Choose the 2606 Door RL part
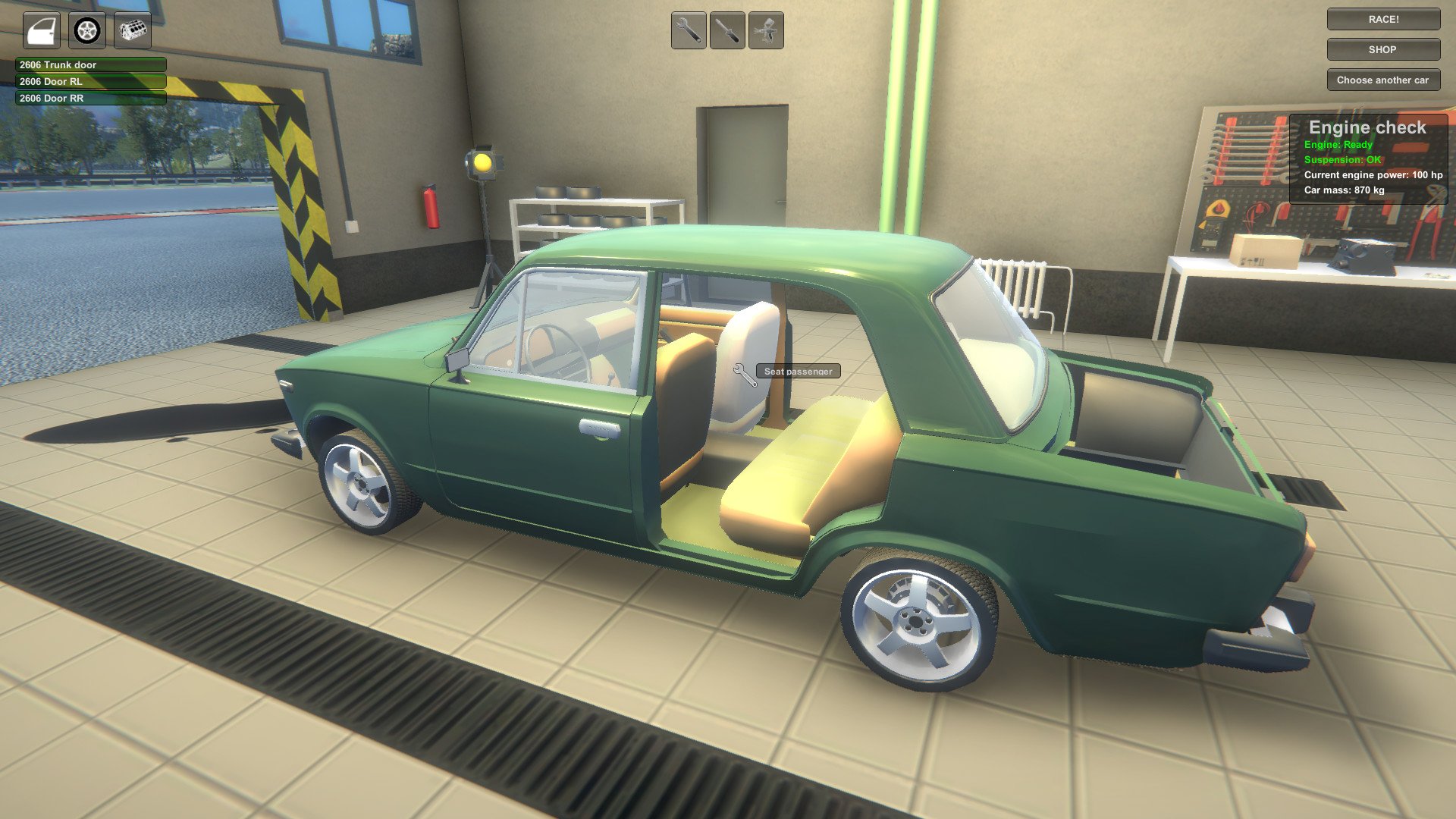 90,82
